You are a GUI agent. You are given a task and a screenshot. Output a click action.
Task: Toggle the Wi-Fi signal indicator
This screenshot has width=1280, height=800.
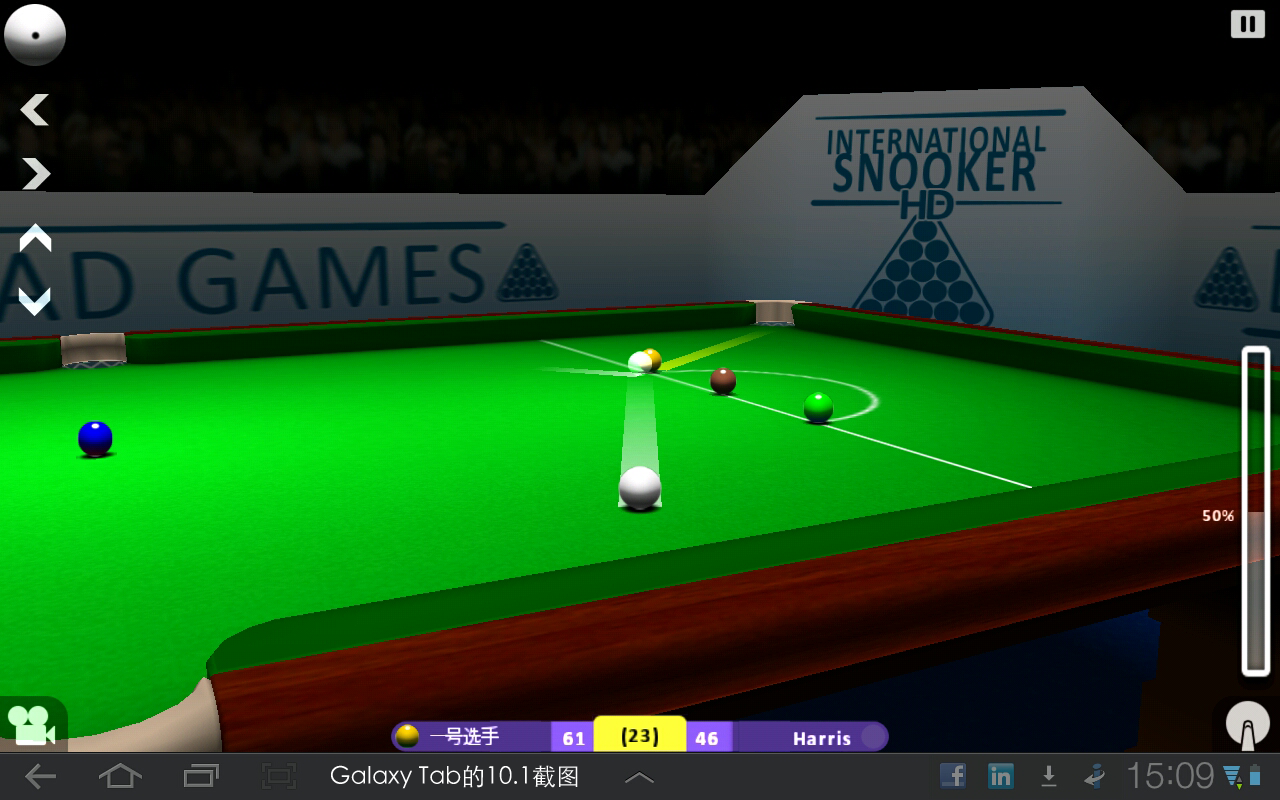click(x=1227, y=775)
